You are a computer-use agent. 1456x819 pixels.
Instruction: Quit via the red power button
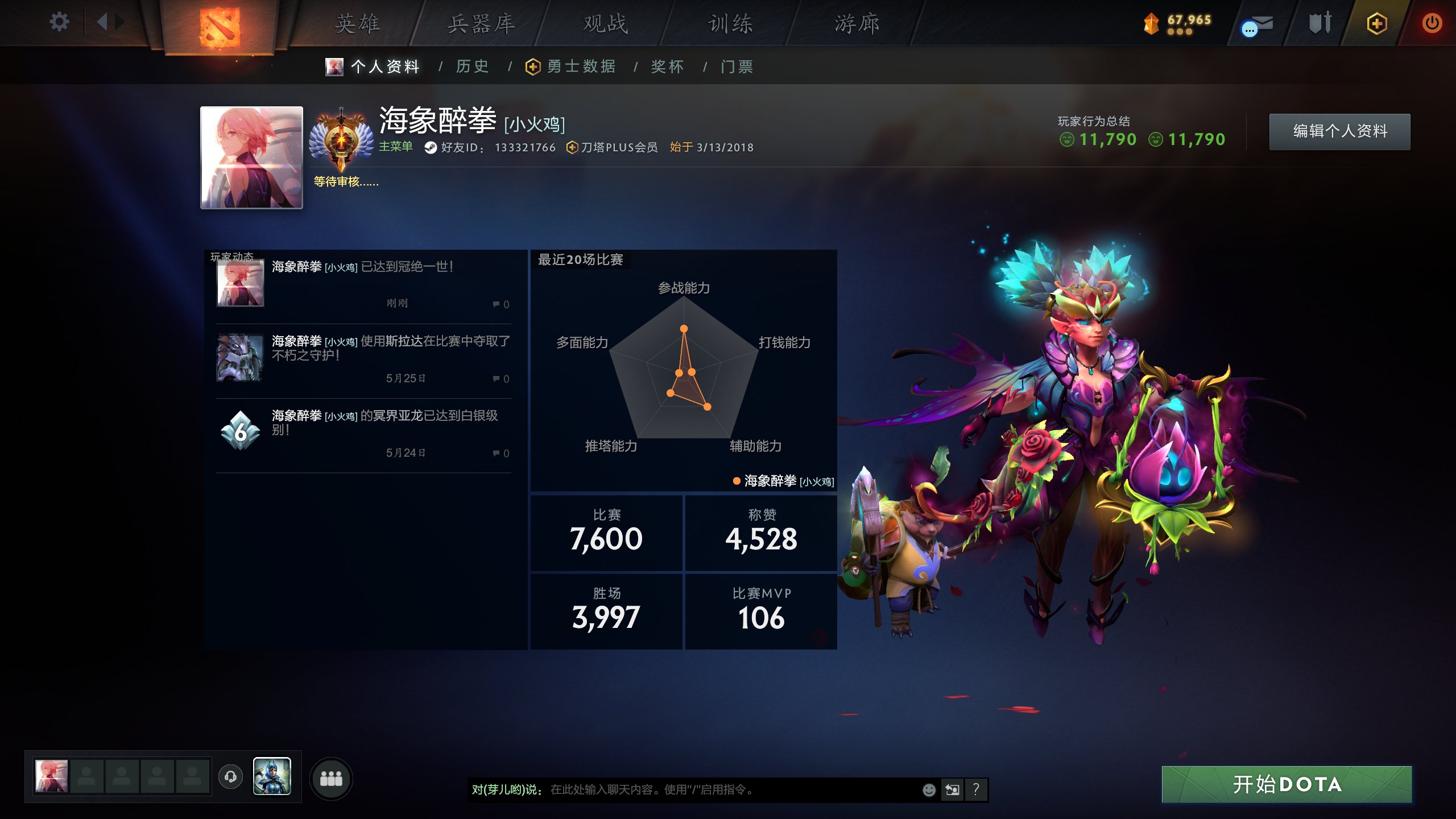click(1432, 23)
